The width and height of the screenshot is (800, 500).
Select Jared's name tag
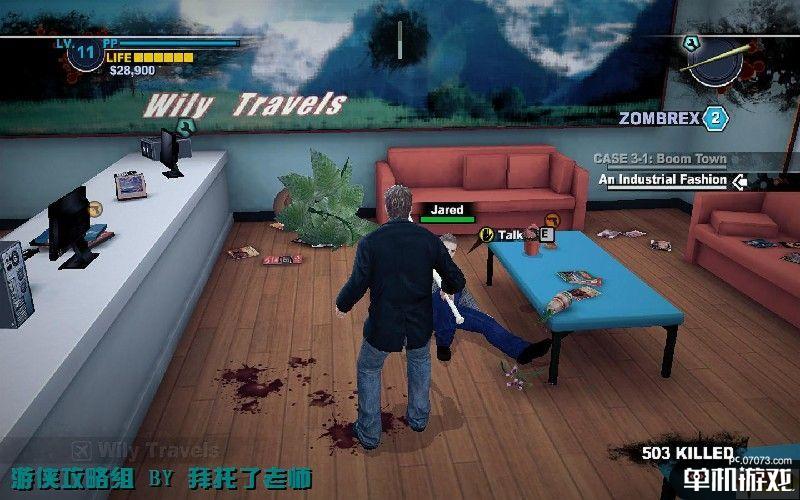tap(446, 211)
